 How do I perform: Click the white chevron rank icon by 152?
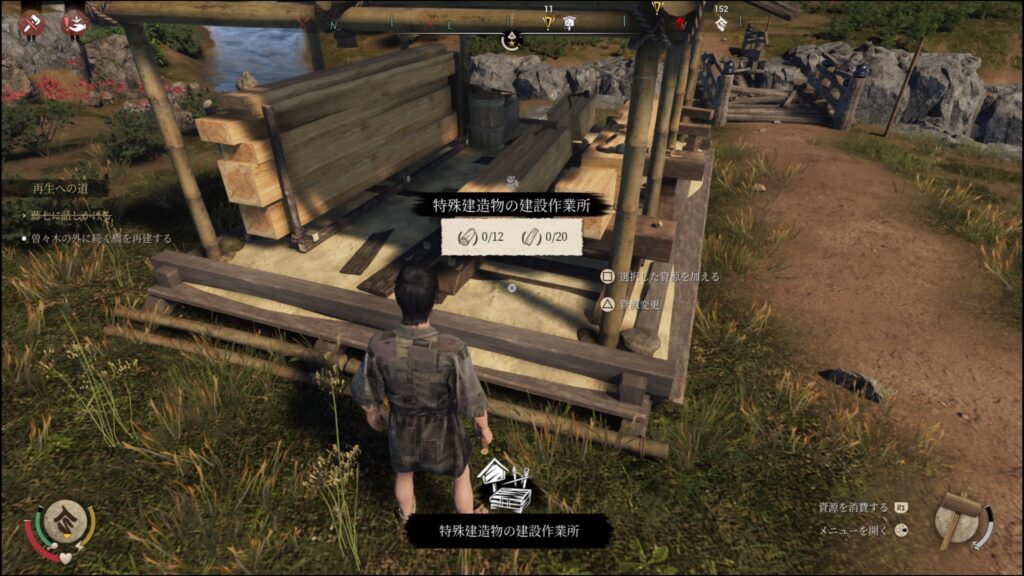click(x=721, y=24)
